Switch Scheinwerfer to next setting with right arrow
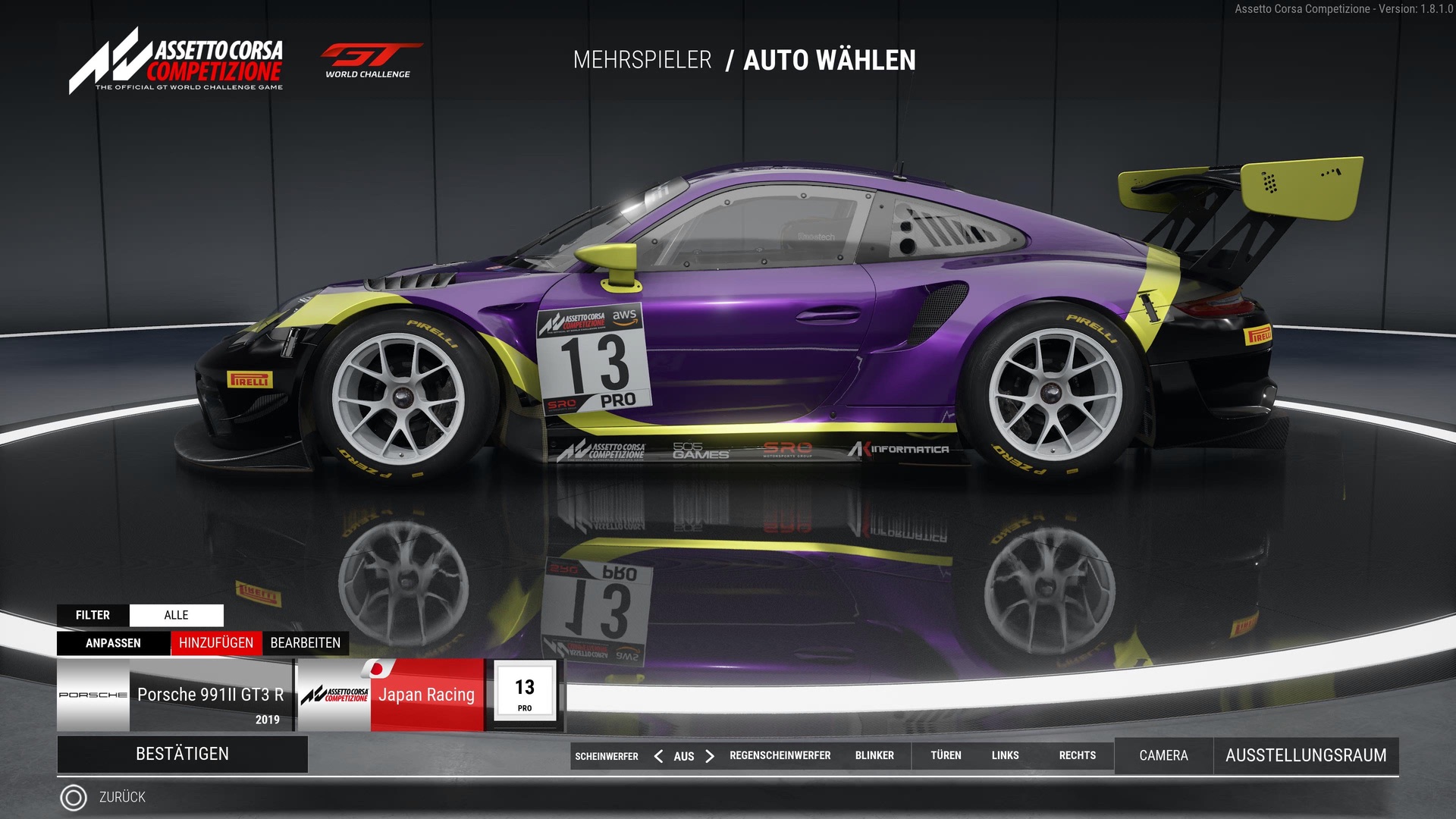This screenshot has height=819, width=1456. coord(710,756)
